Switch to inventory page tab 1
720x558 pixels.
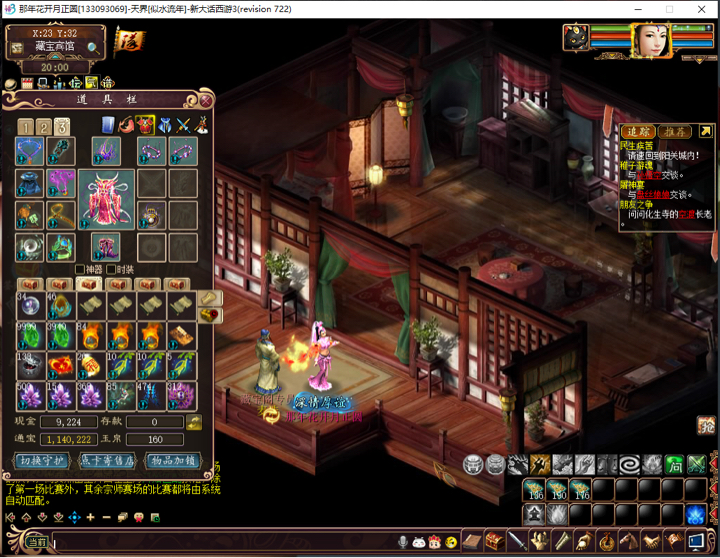coord(25,127)
